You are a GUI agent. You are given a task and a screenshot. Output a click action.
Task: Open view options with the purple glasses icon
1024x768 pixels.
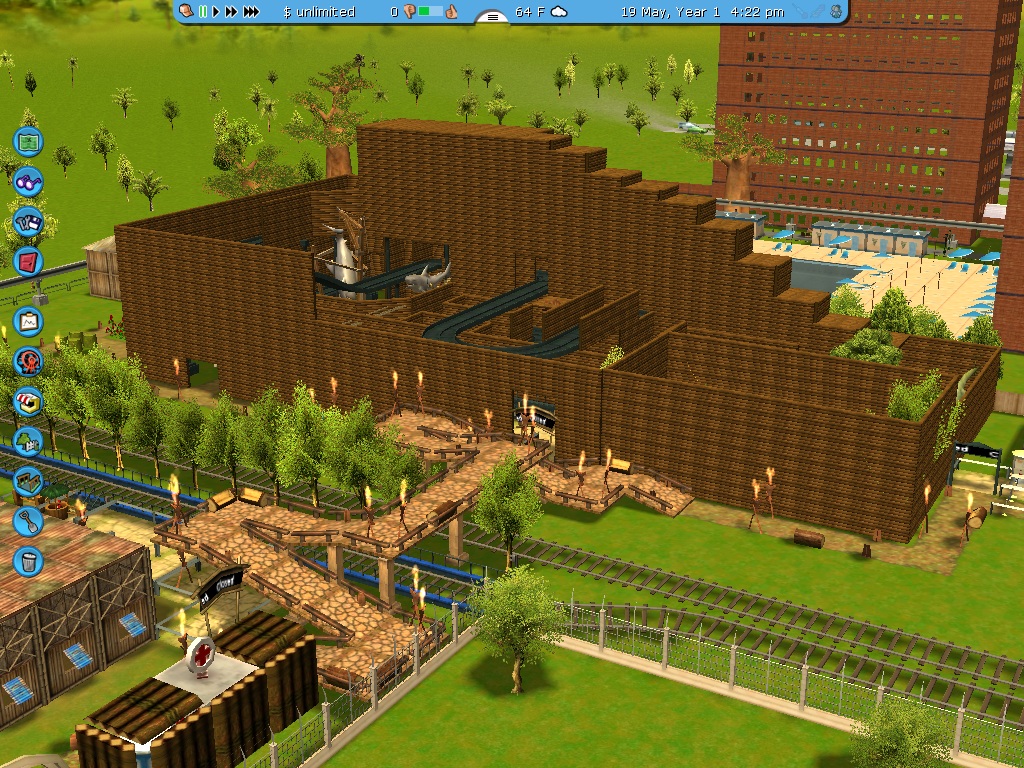pyautogui.click(x=28, y=183)
